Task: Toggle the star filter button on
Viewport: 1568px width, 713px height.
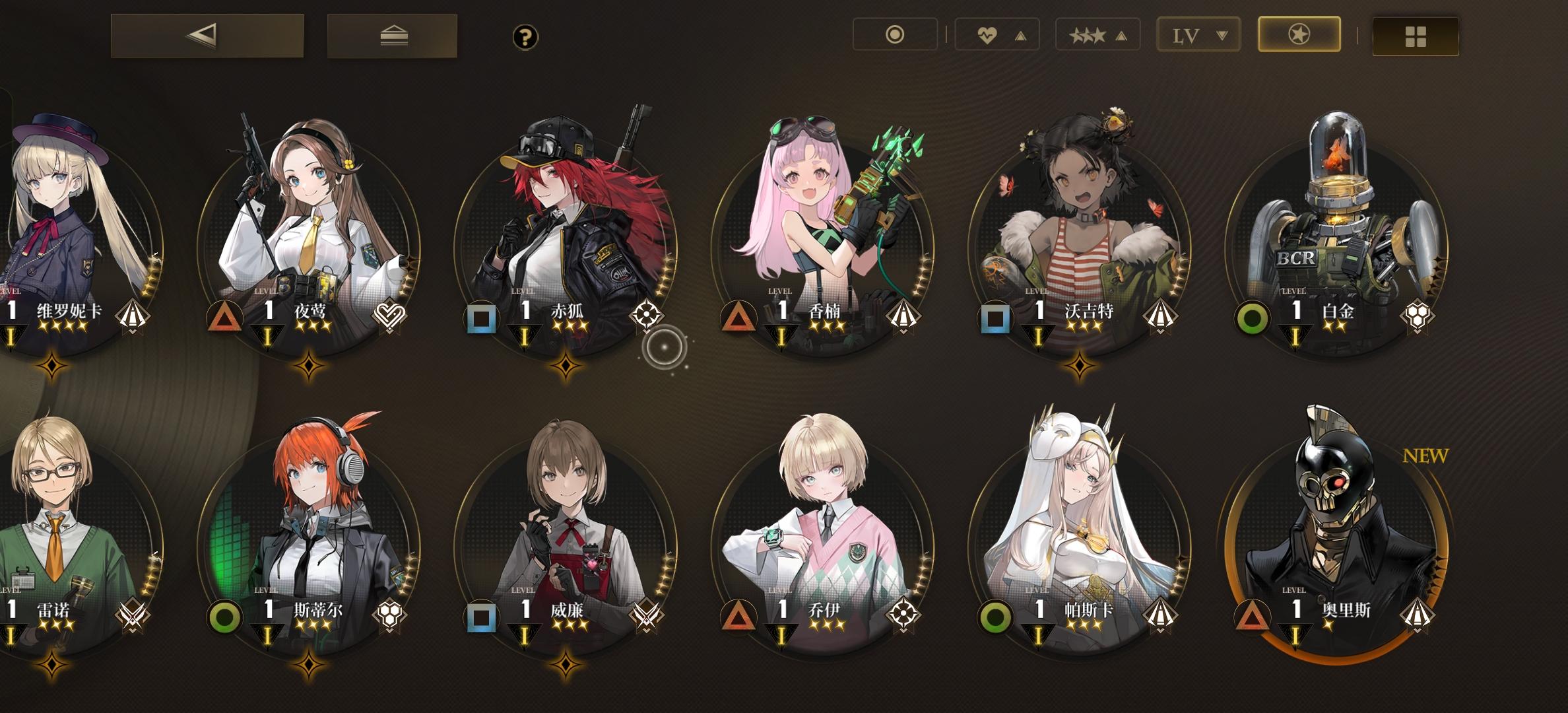Action: [x=1297, y=34]
